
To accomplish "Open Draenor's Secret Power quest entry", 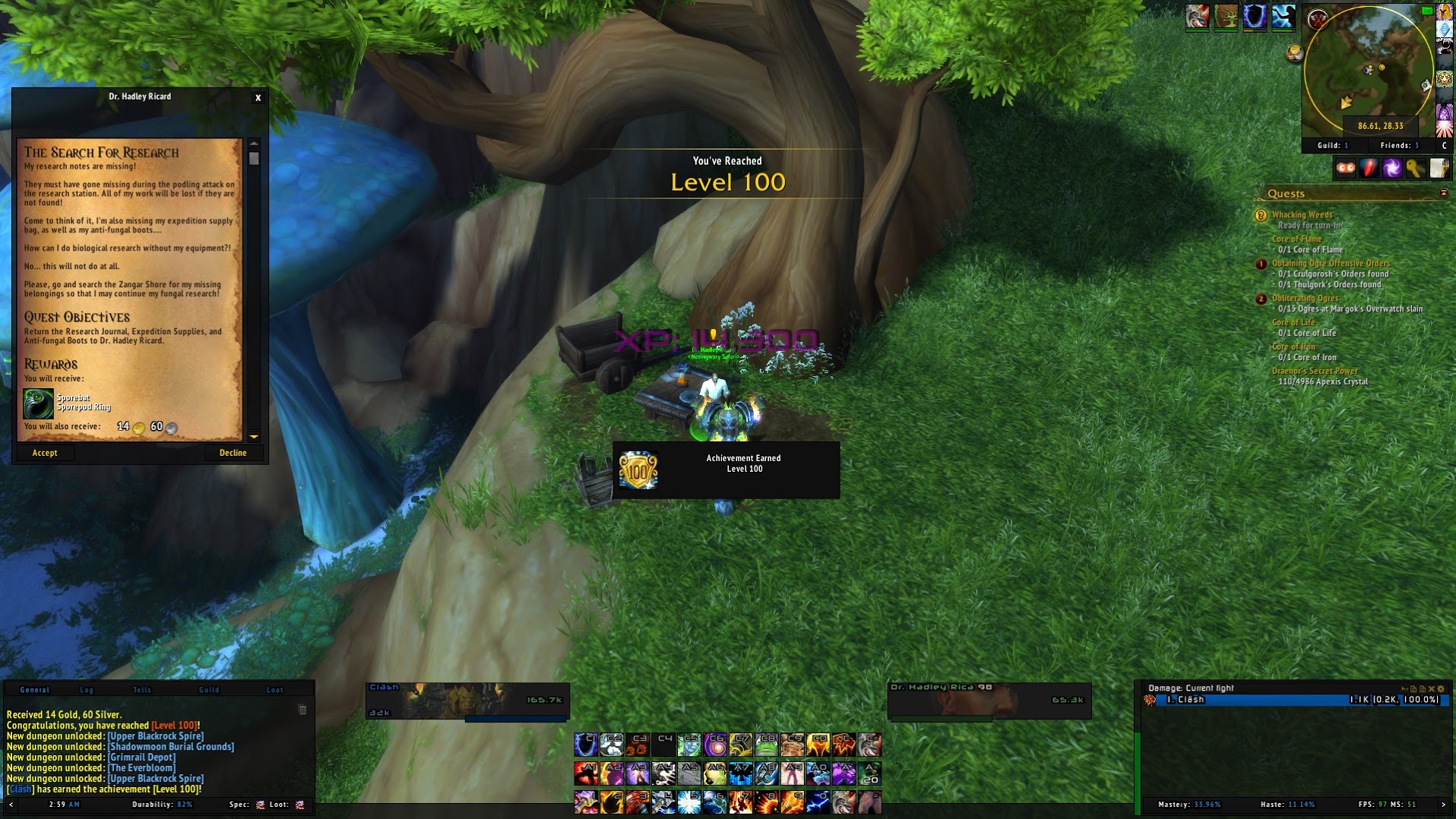I will tap(1315, 372).
